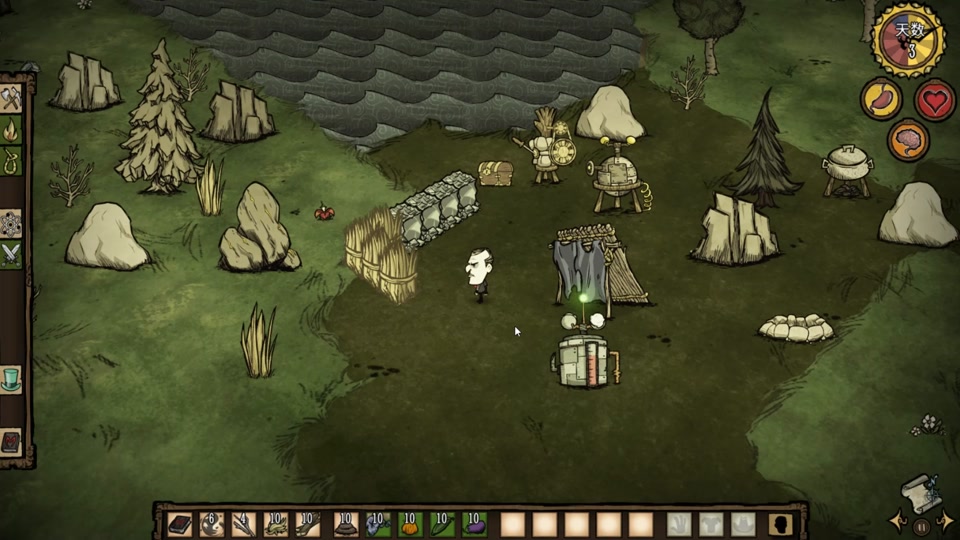This screenshot has height=540, width=960.
Task: Open the Dress tab with top hat icon
Action: (11, 379)
